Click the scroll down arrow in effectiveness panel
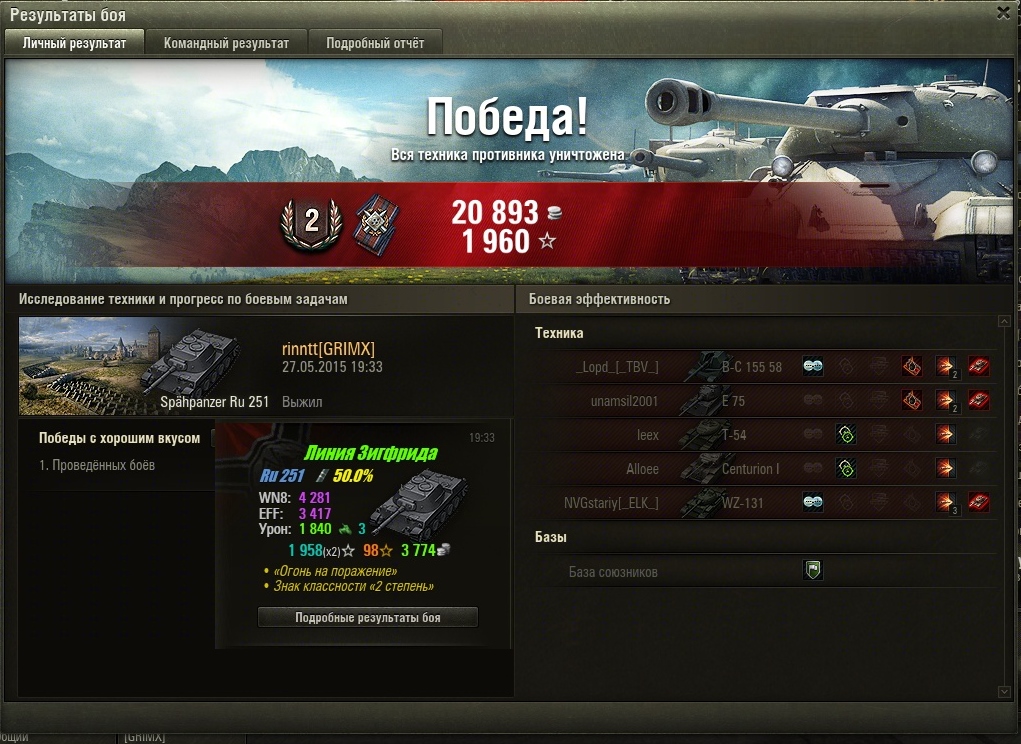 point(1004,692)
